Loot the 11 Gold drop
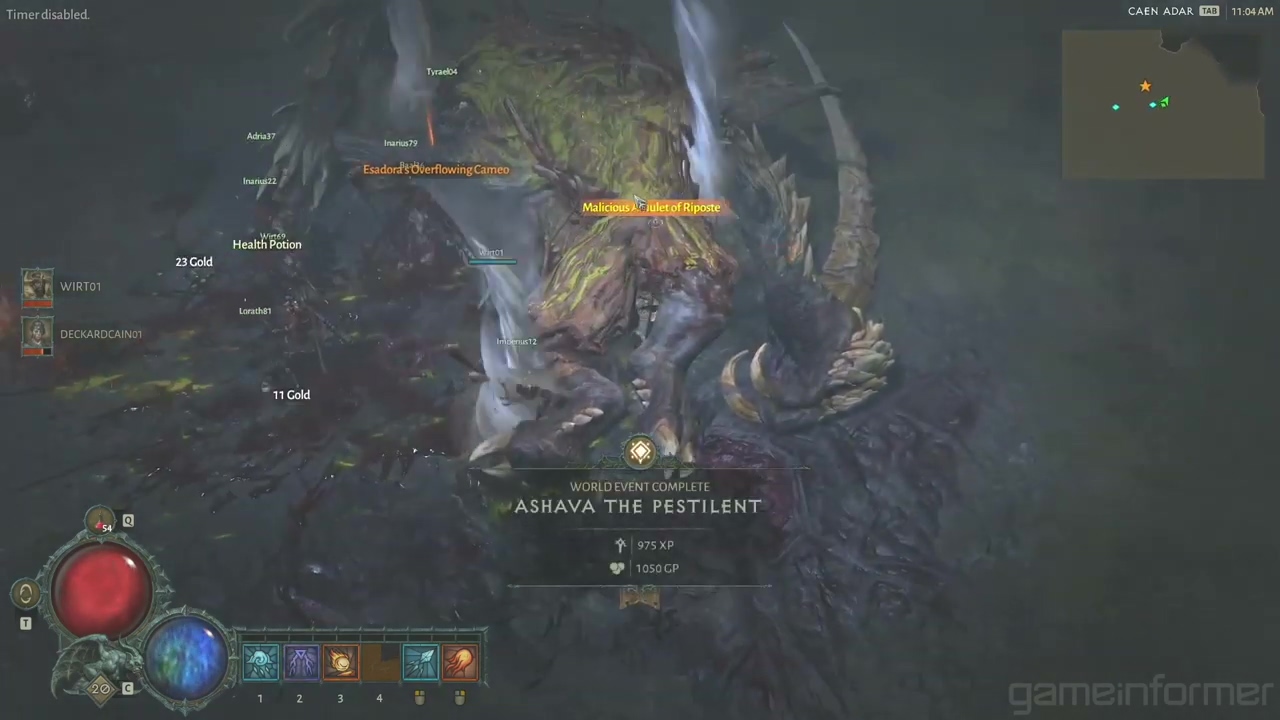Viewport: 1280px width, 720px height. [x=291, y=395]
